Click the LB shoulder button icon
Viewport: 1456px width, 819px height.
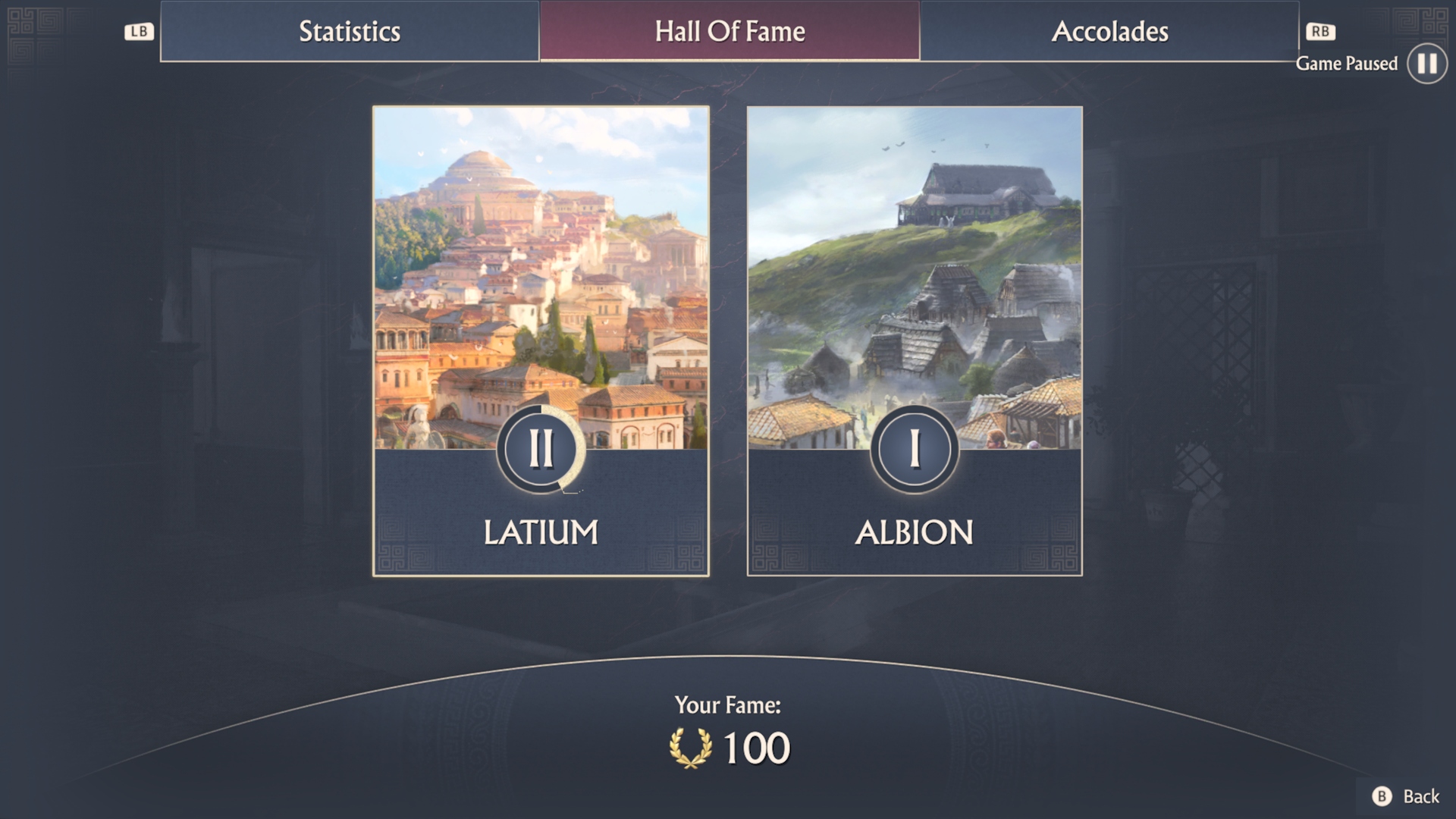pyautogui.click(x=137, y=31)
